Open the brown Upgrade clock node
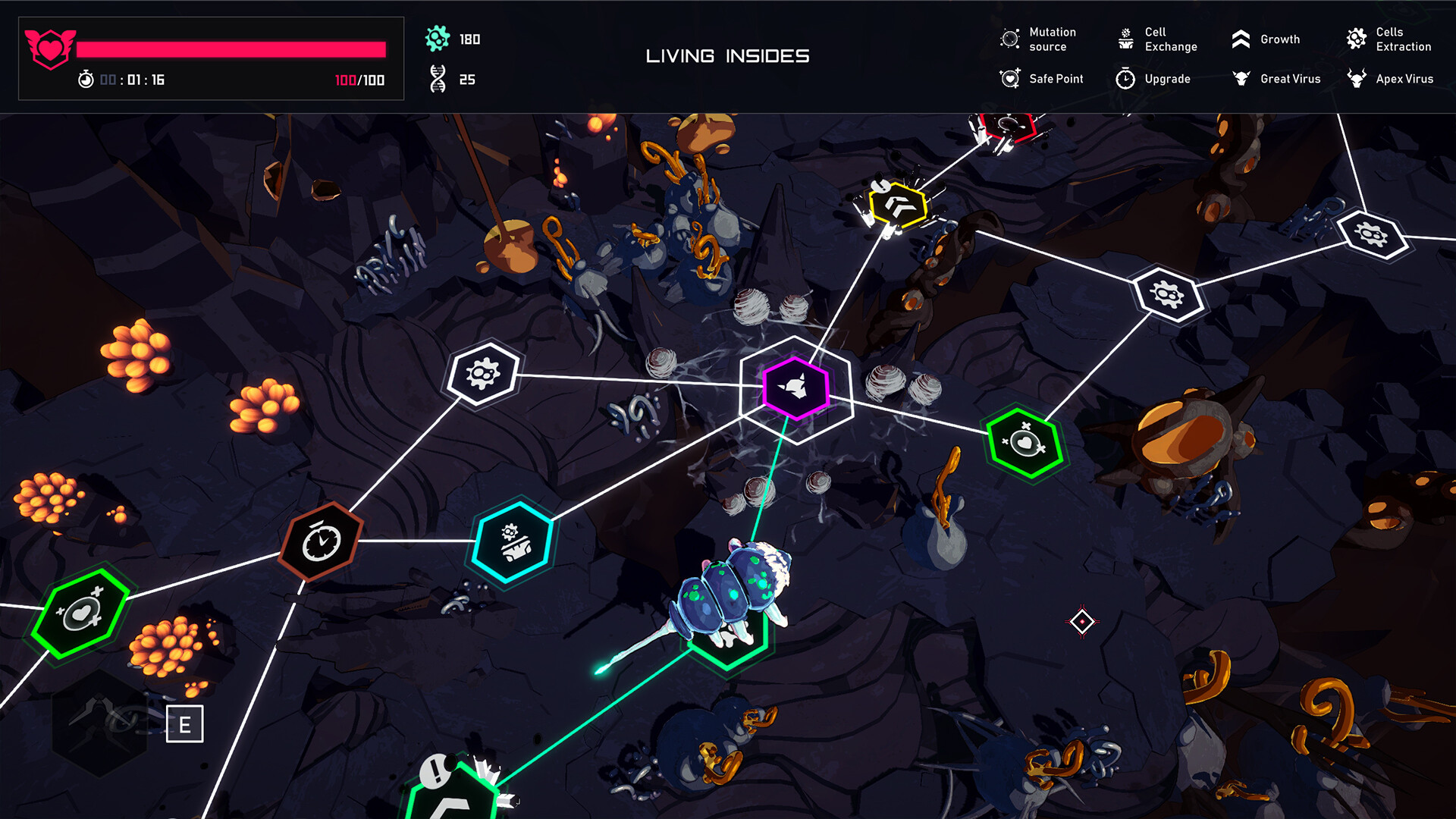 coord(322,541)
